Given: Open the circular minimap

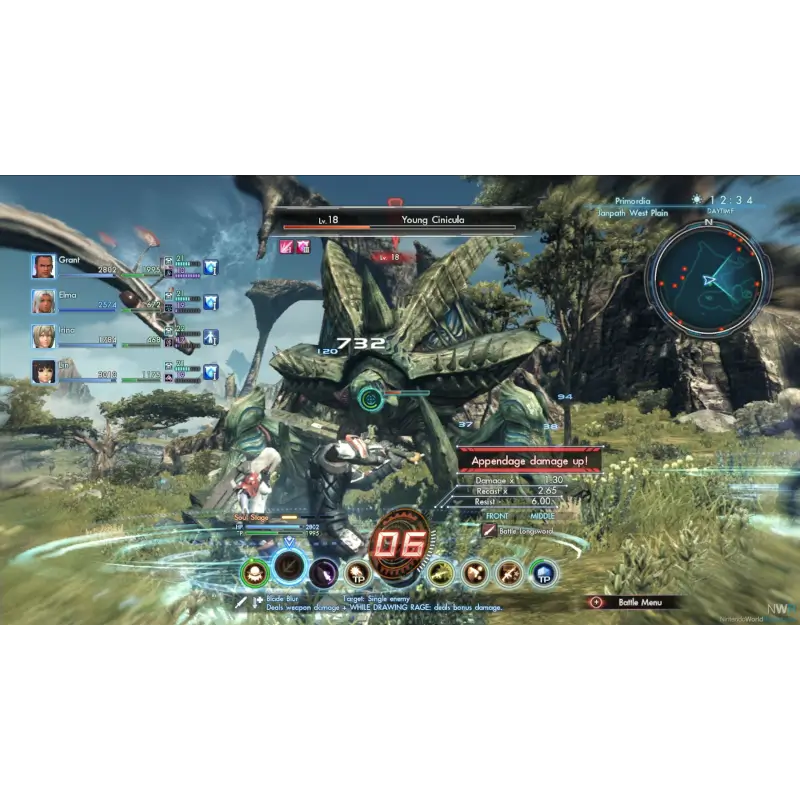Looking at the screenshot, I should click(708, 278).
